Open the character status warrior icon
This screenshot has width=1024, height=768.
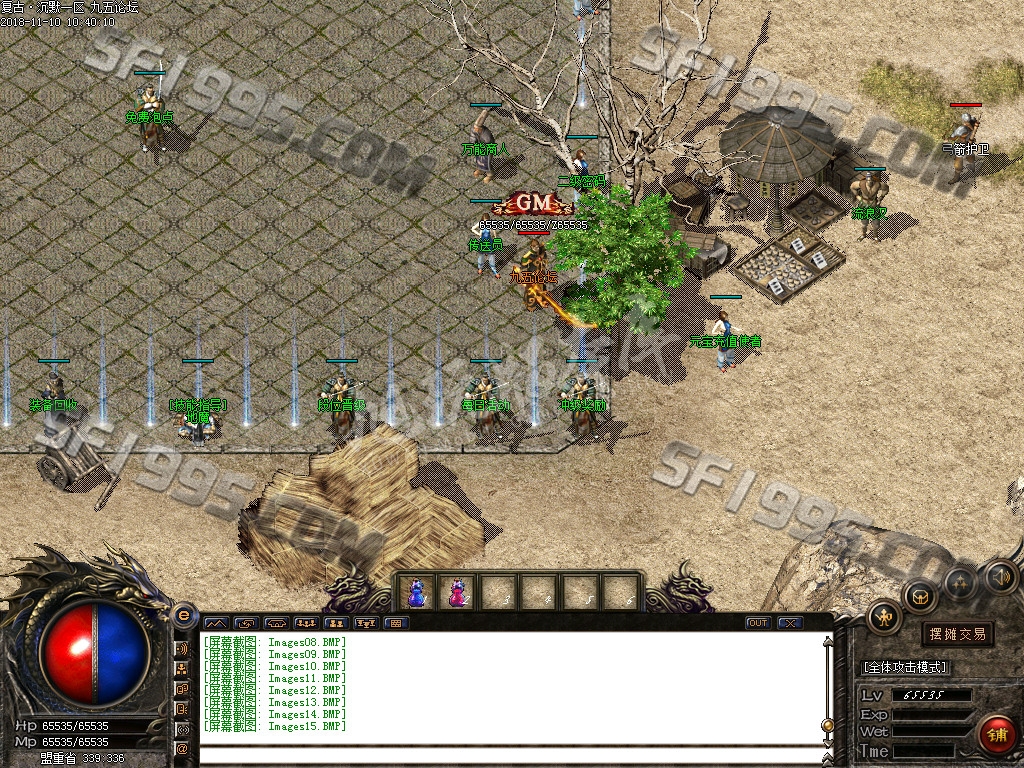point(884,617)
